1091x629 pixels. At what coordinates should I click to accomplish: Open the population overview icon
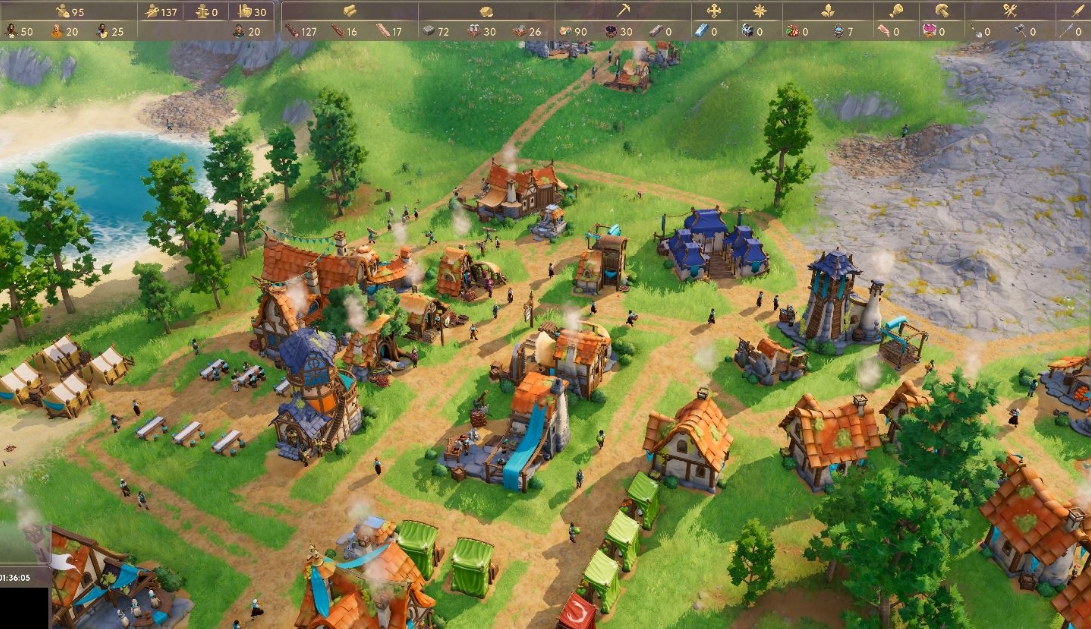[x=62, y=11]
